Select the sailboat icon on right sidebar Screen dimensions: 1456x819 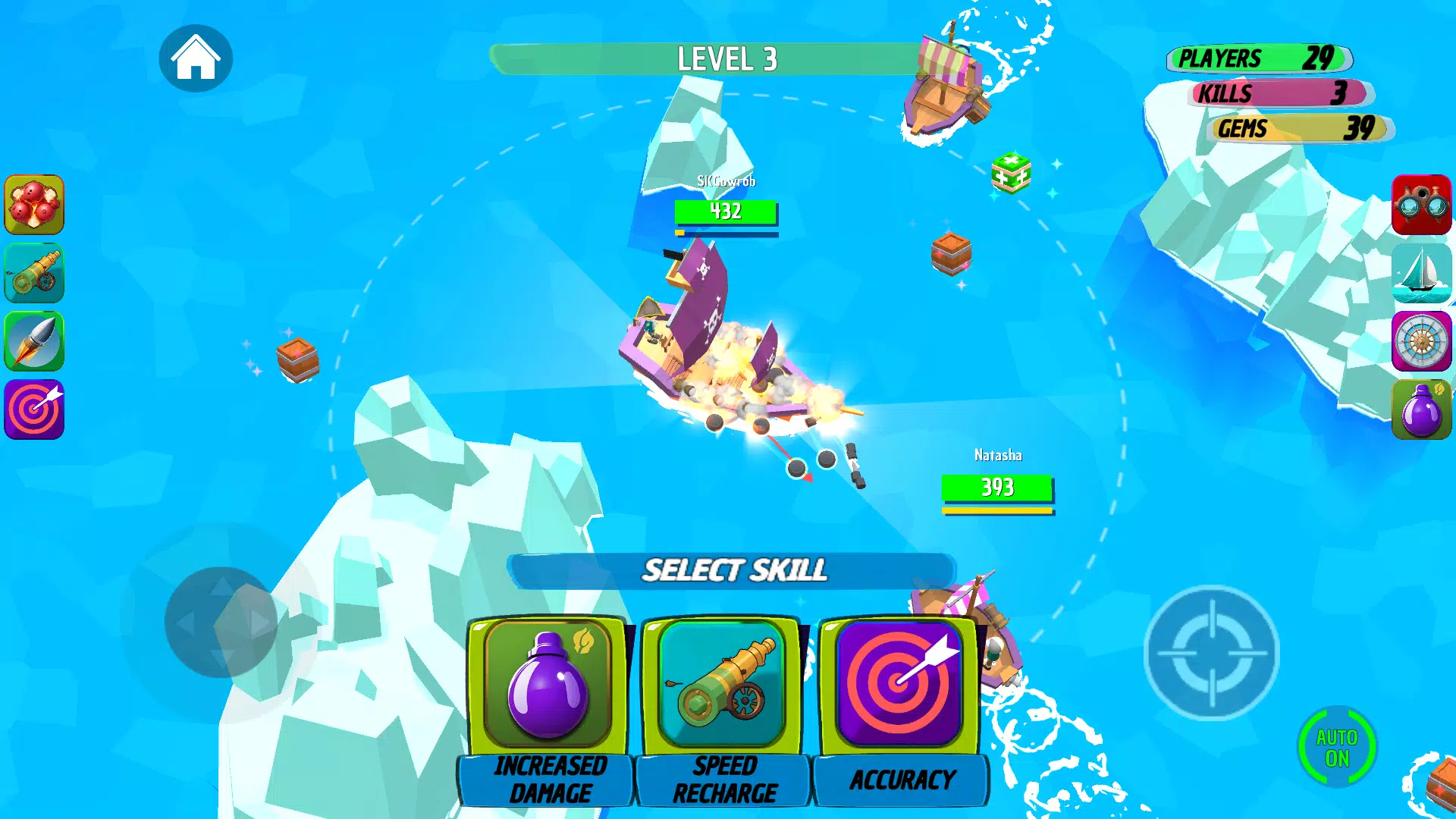pos(1423,273)
